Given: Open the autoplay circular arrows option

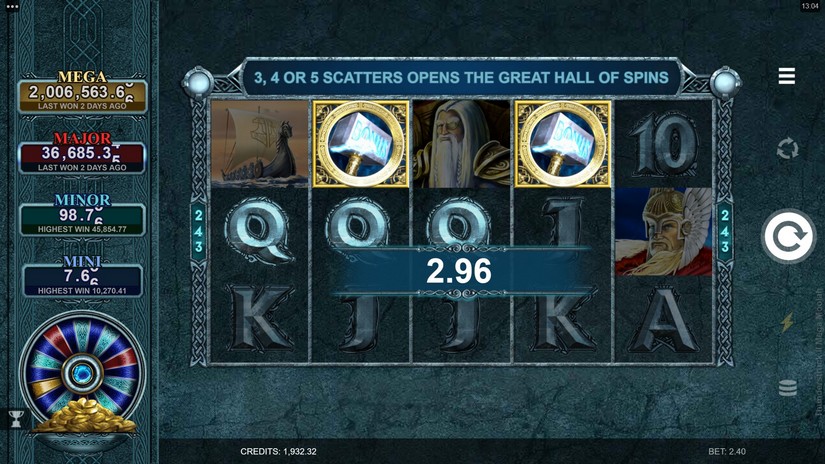Looking at the screenshot, I should click(x=788, y=149).
